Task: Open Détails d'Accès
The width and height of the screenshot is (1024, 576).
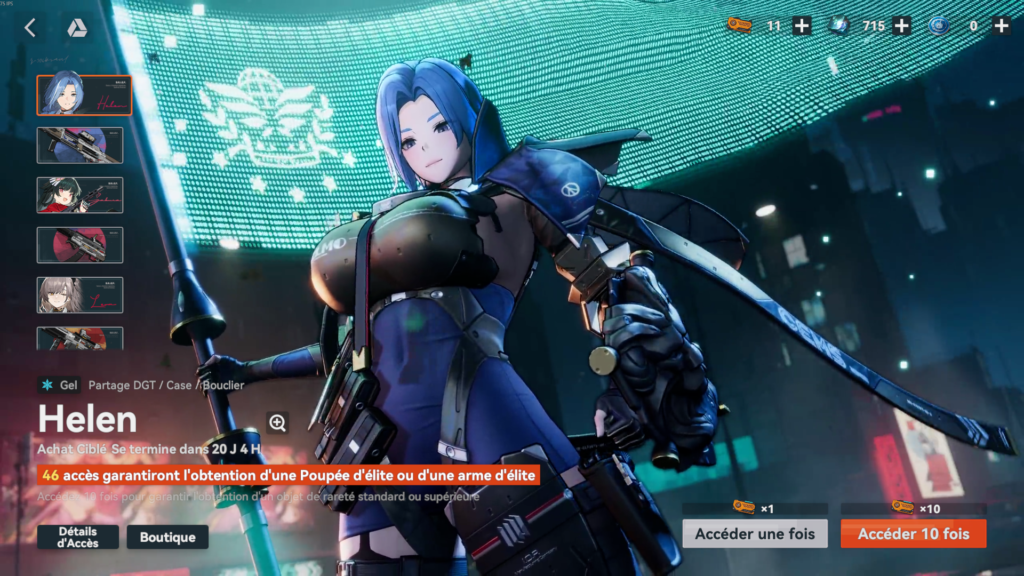Action: pos(78,537)
